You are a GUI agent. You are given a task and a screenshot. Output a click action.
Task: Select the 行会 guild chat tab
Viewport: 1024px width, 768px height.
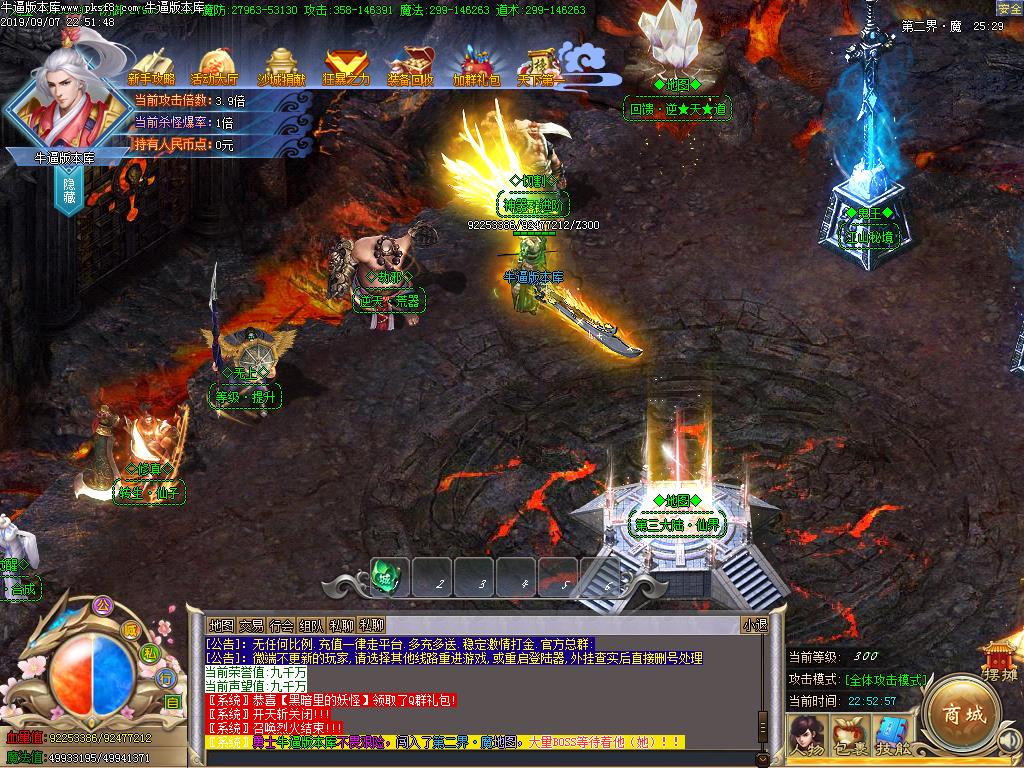(281, 625)
